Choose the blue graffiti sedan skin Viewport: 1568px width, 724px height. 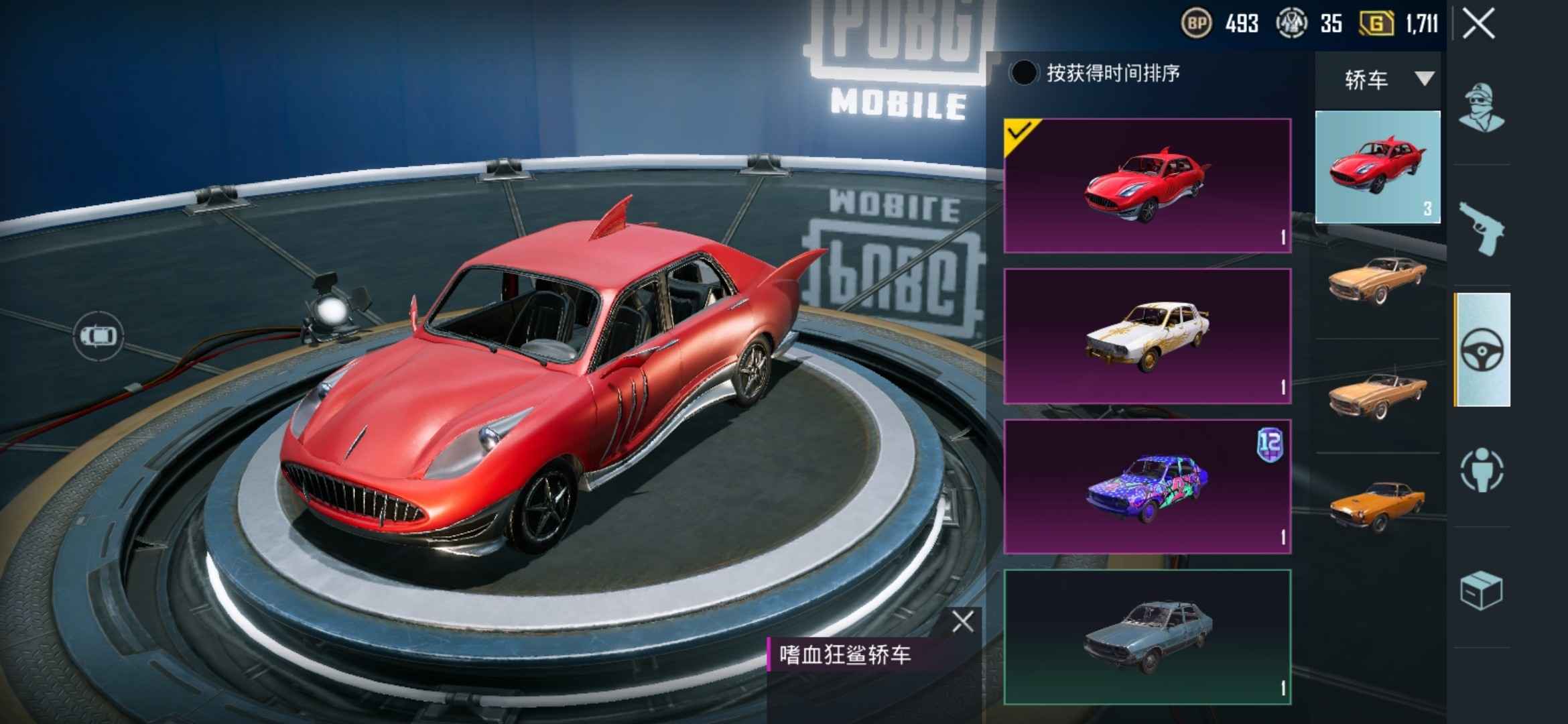(x=1147, y=487)
